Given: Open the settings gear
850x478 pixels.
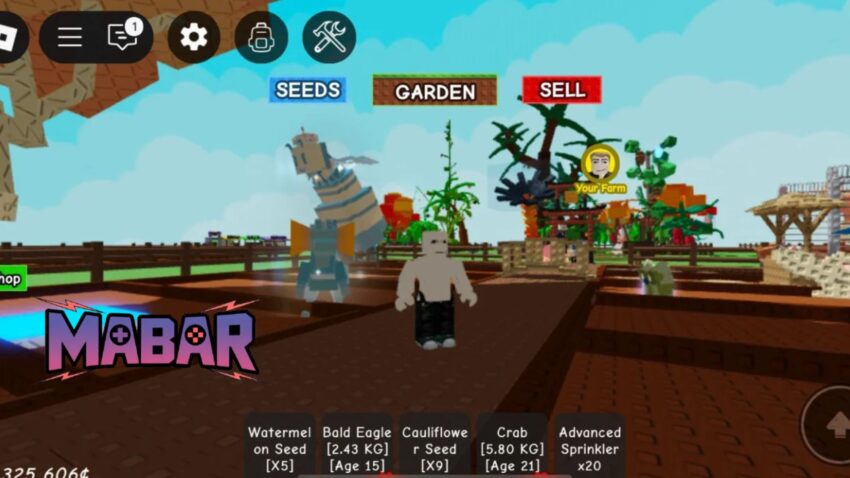Looking at the screenshot, I should (193, 38).
